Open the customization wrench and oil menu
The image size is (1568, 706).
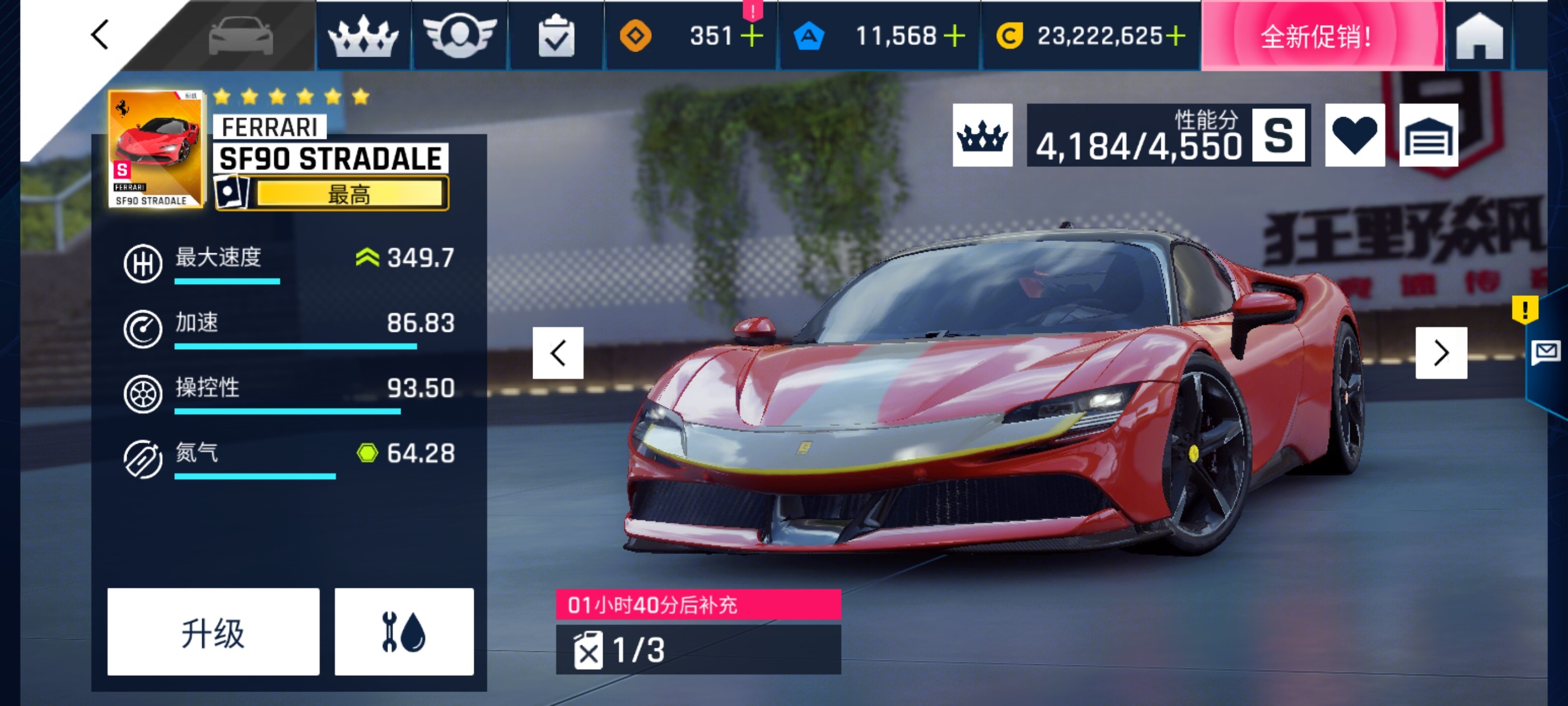point(405,631)
